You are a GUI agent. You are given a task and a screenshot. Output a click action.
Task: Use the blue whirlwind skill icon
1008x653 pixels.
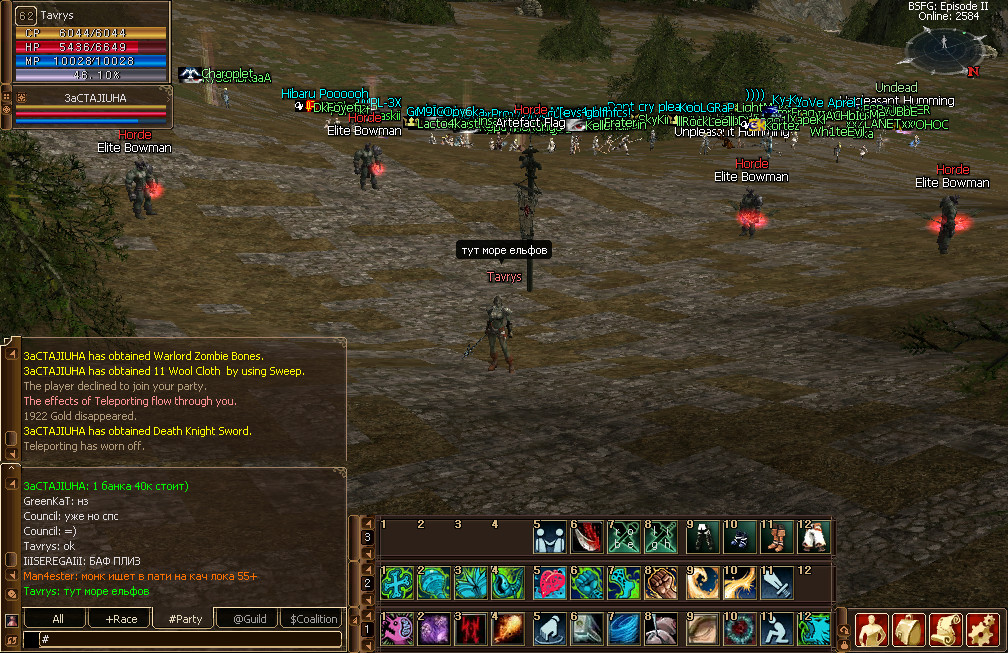[x=624, y=629]
